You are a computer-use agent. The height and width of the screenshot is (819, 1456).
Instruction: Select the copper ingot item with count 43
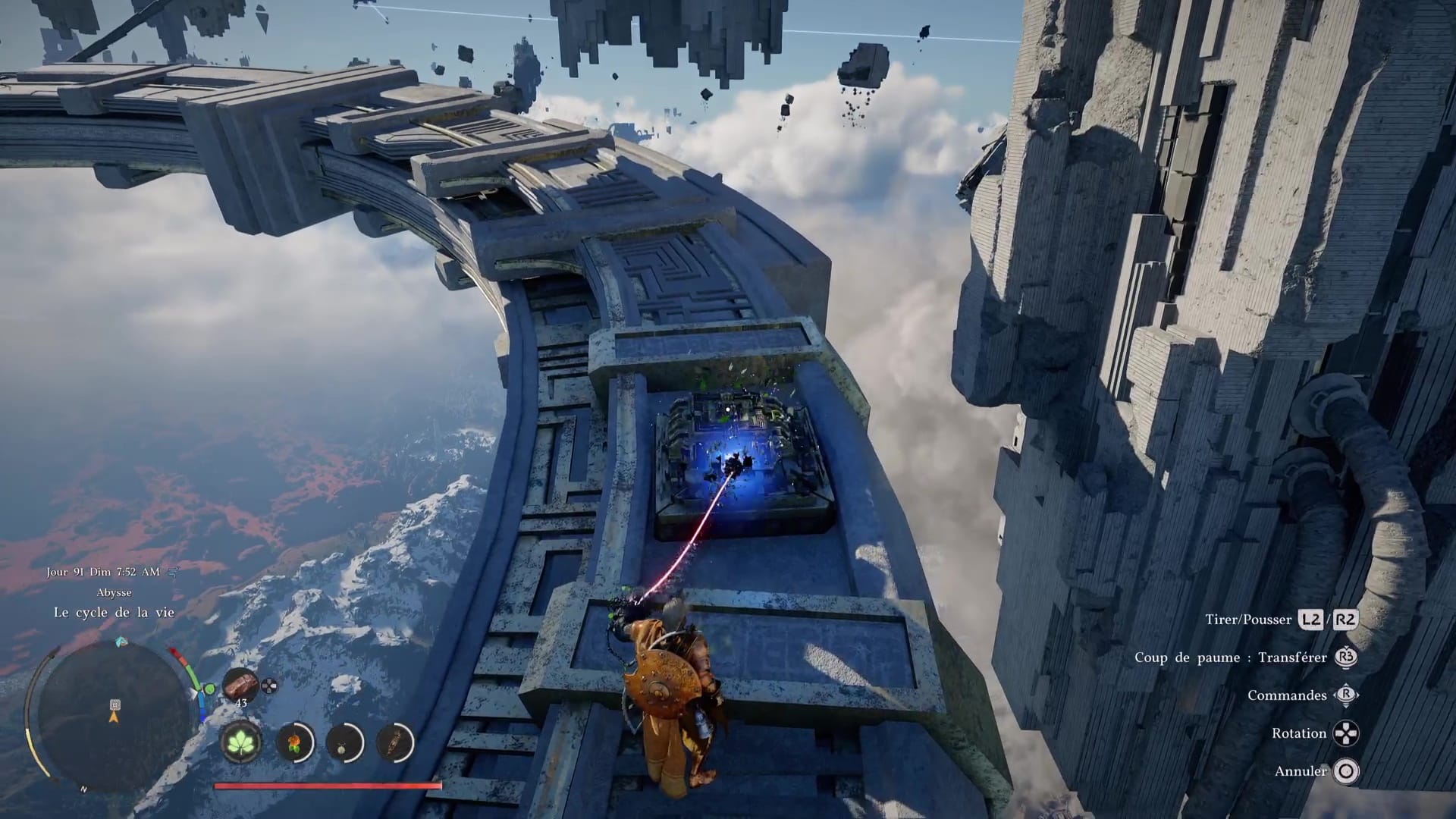[240, 686]
